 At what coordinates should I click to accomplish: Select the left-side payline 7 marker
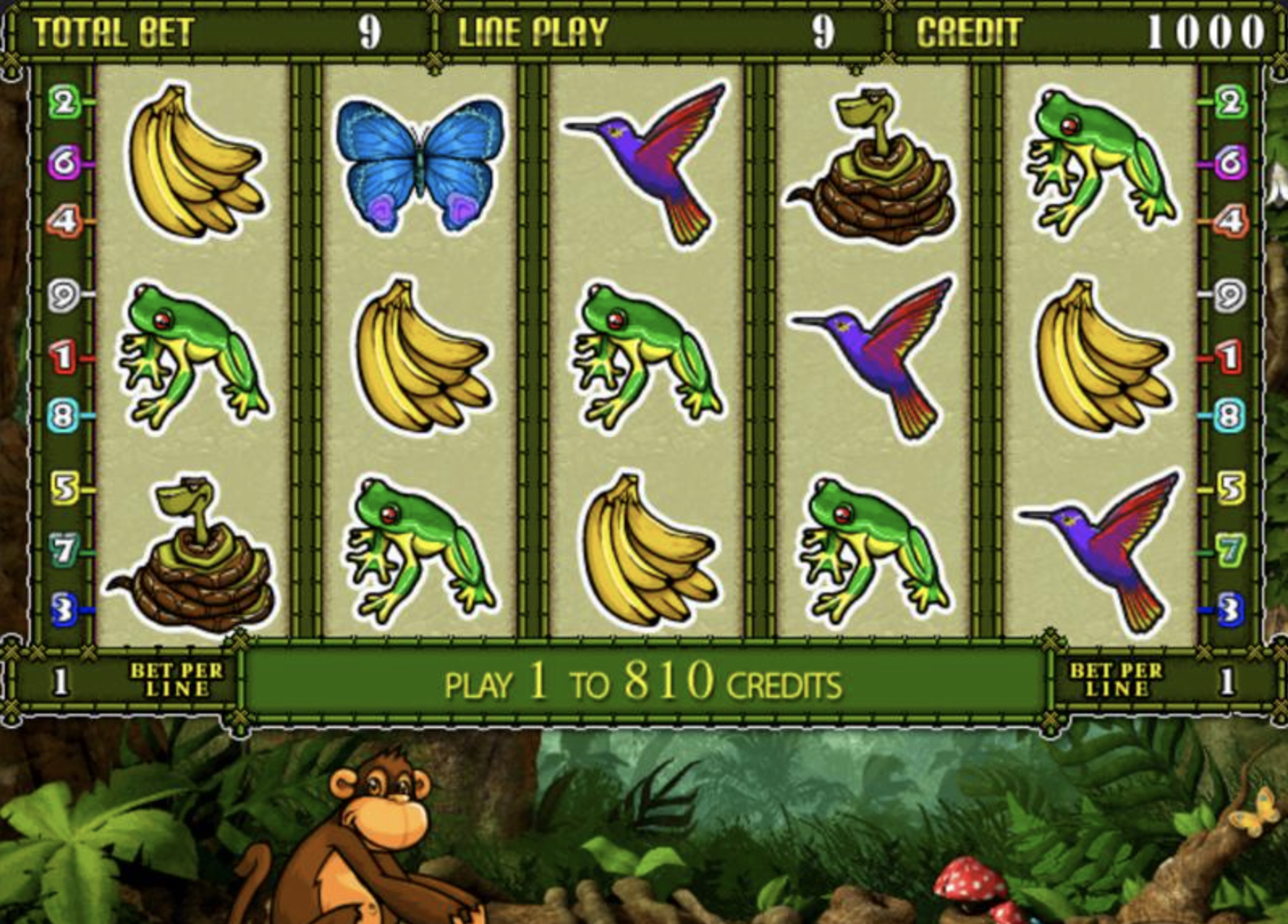(63, 550)
